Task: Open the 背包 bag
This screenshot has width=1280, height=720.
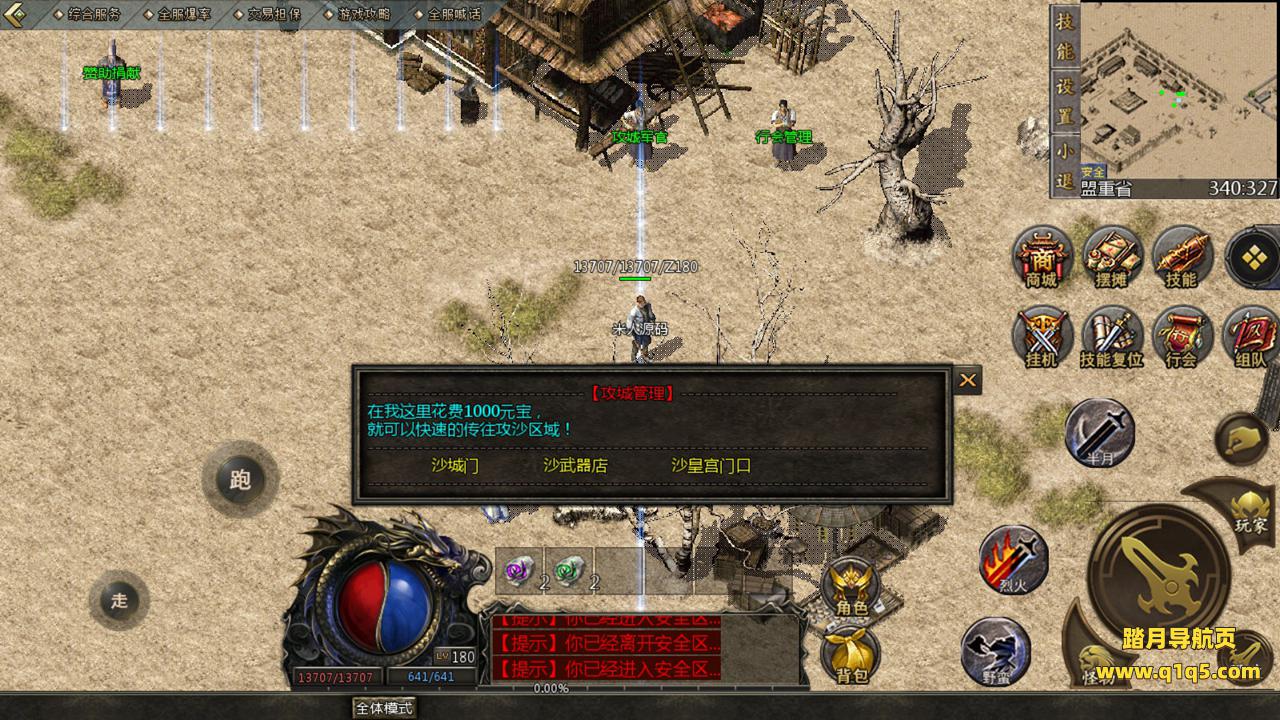Action: click(x=851, y=655)
